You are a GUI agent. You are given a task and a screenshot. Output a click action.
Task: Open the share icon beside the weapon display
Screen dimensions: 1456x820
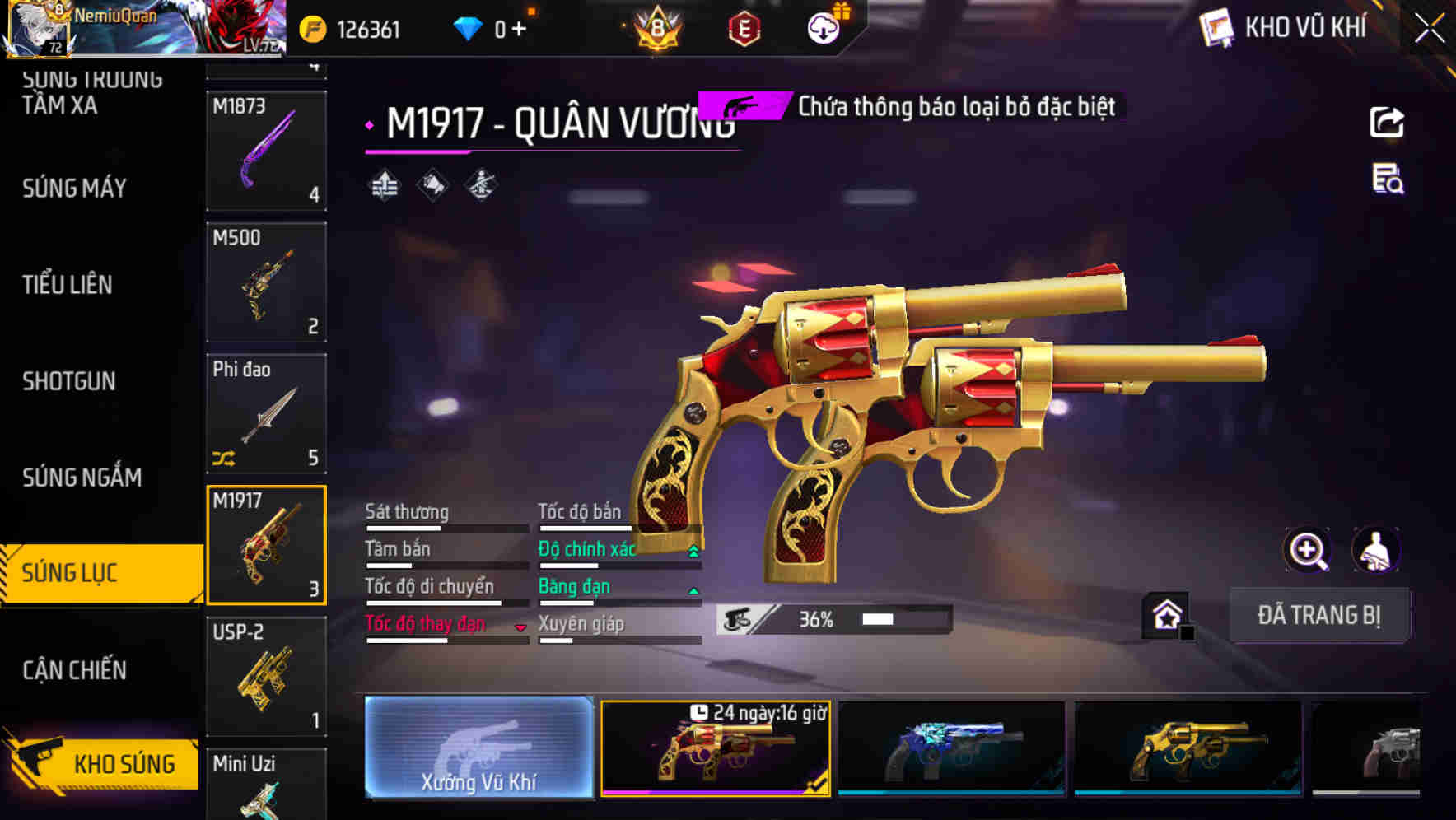[x=1388, y=122]
